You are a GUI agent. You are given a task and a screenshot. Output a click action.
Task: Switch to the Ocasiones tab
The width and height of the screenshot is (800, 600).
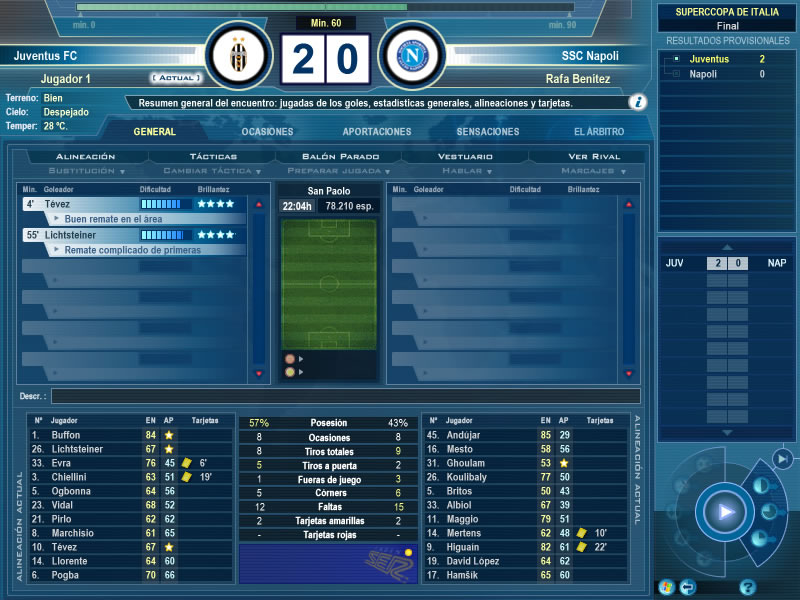267,132
